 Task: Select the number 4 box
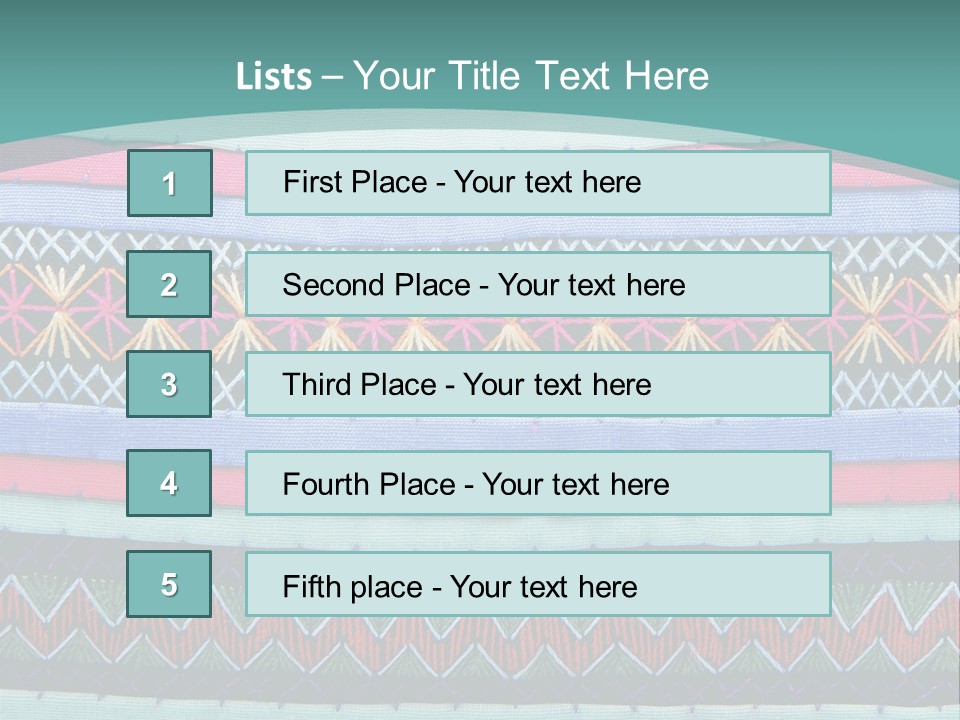pyautogui.click(x=169, y=483)
